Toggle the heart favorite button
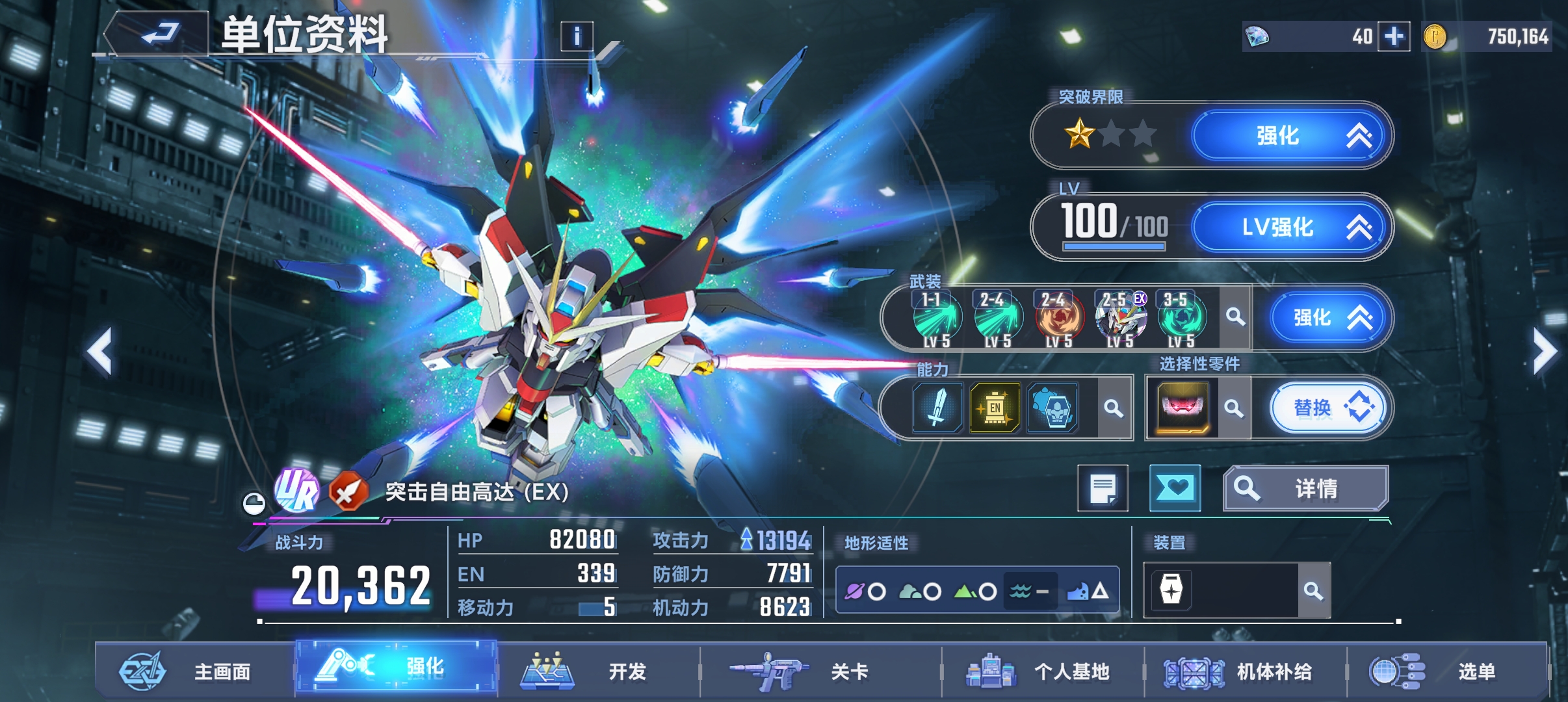Image resolution: width=1568 pixels, height=702 pixels. click(x=1175, y=488)
